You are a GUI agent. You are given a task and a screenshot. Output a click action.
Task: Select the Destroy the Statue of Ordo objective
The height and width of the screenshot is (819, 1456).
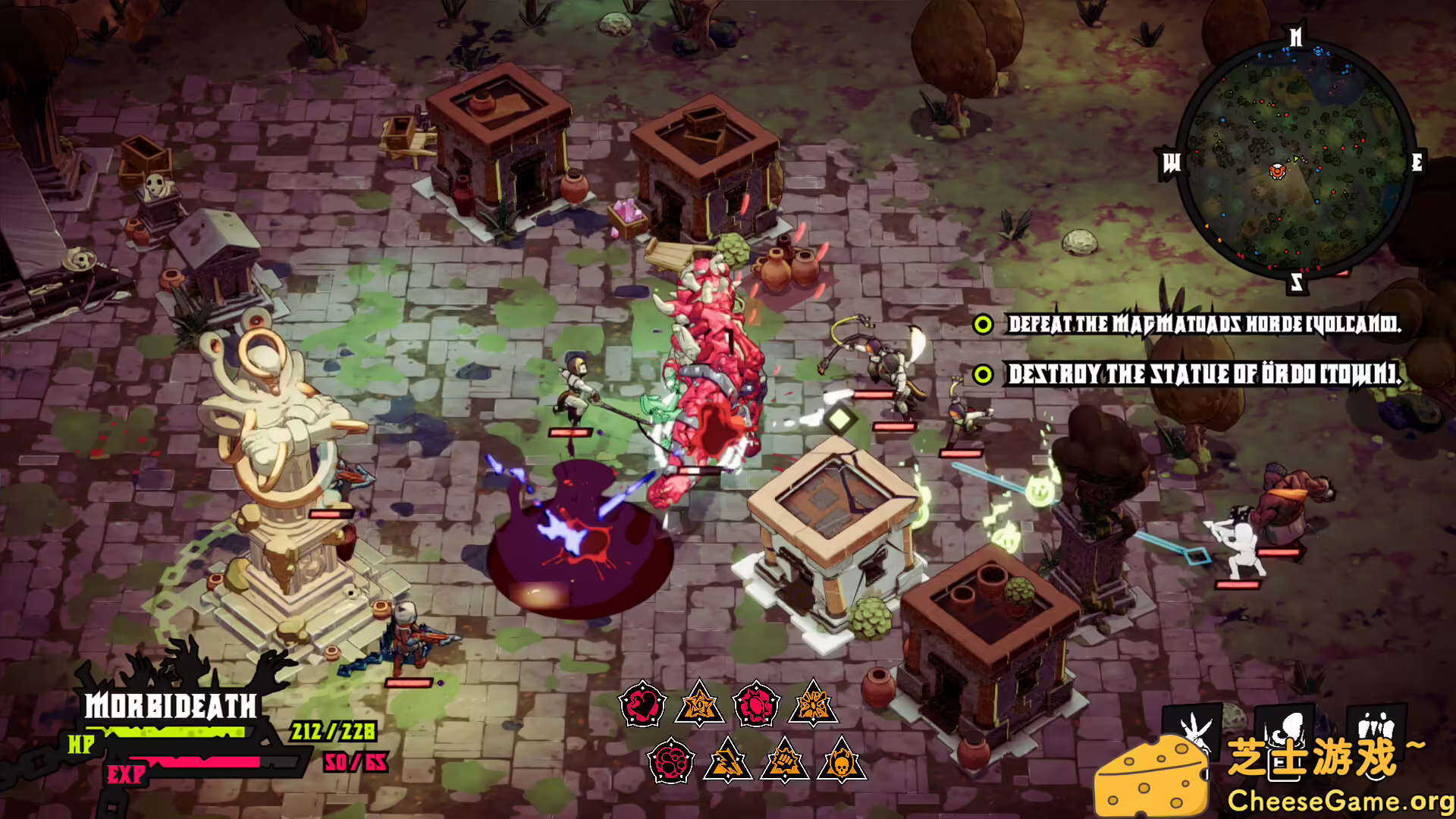[x=1203, y=374]
